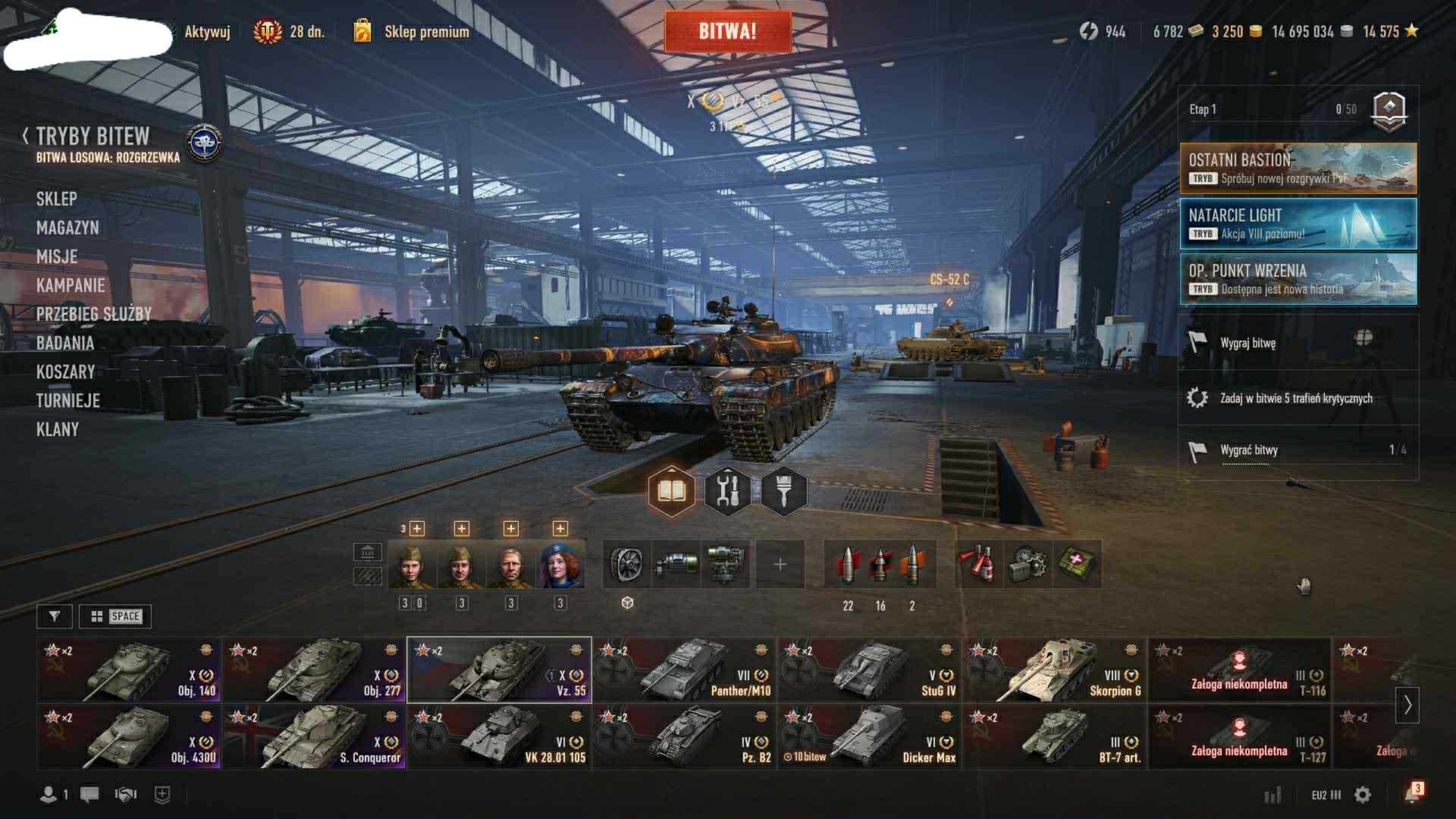
Task: Pick the Skorpion G tank card
Action: coord(1054,671)
